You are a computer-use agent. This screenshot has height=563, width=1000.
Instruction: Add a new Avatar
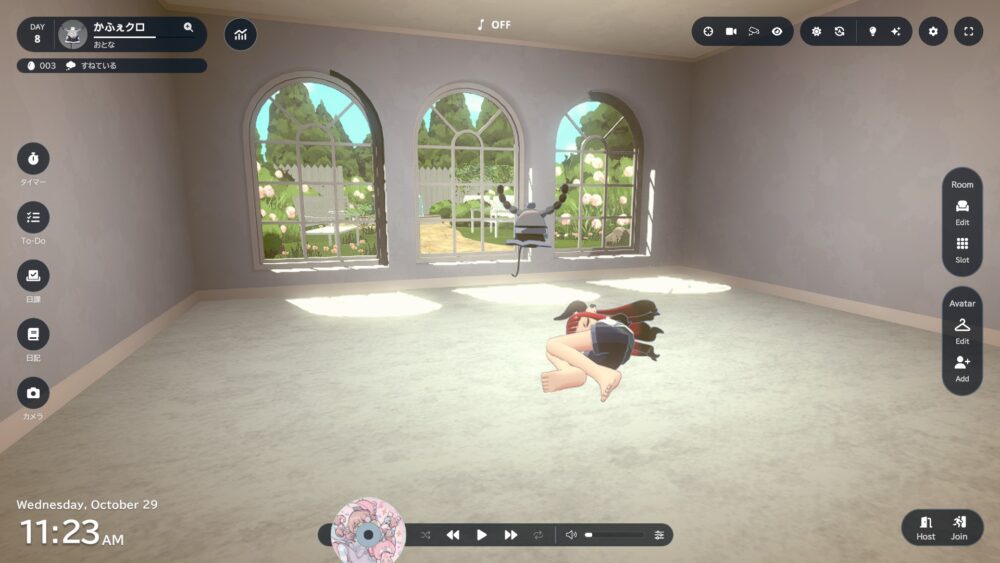point(962,366)
